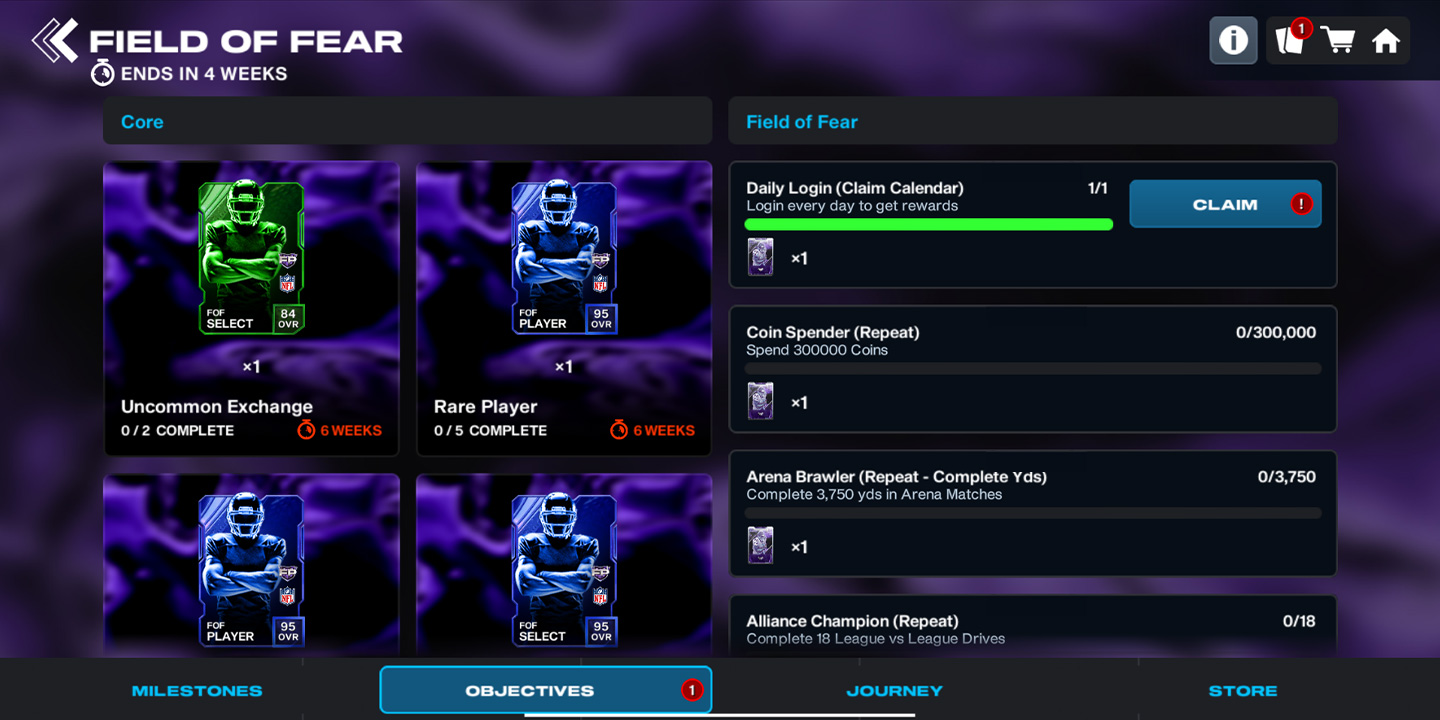
Task: Open the info button
Action: [x=1233, y=41]
